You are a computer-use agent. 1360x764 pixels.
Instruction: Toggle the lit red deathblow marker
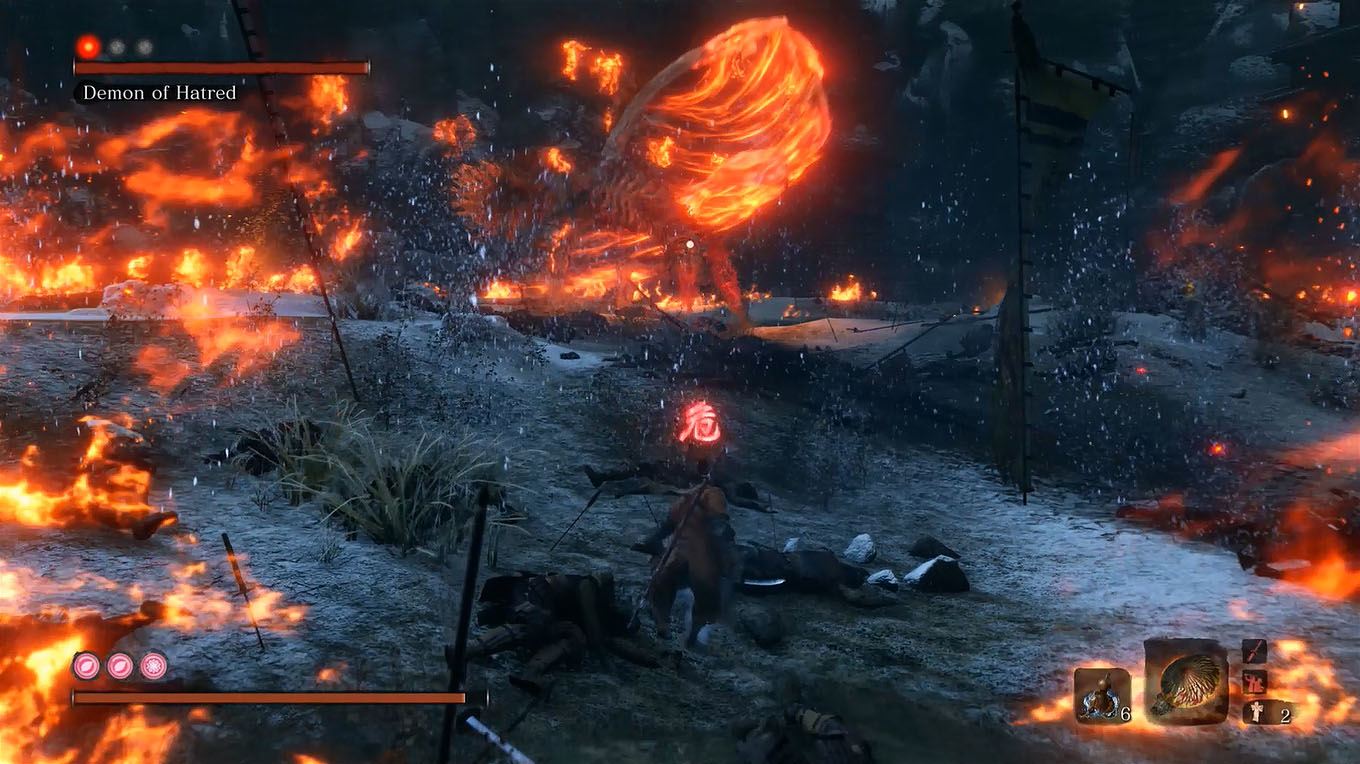point(88,47)
